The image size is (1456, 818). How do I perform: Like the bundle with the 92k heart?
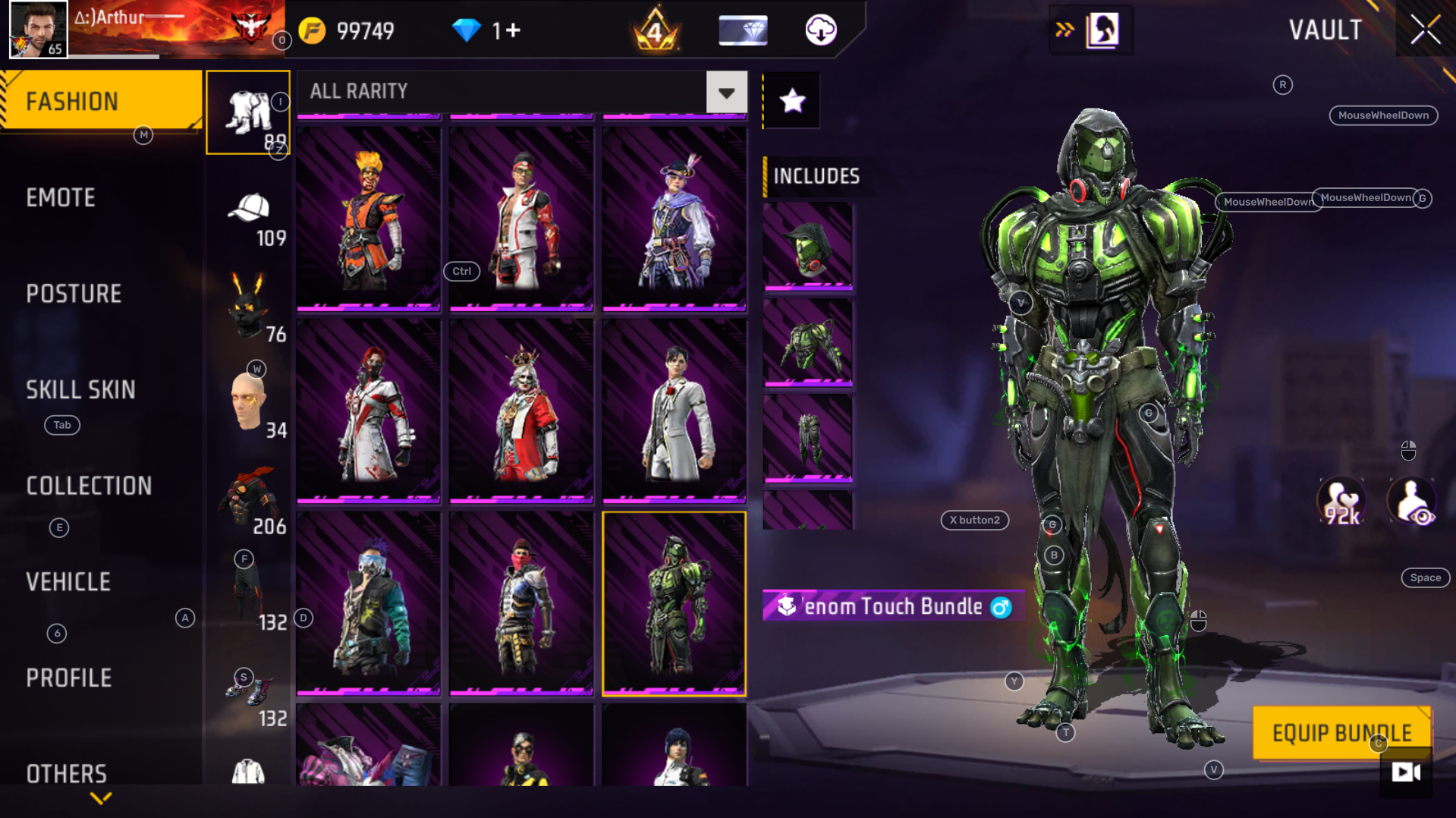pos(1341,499)
